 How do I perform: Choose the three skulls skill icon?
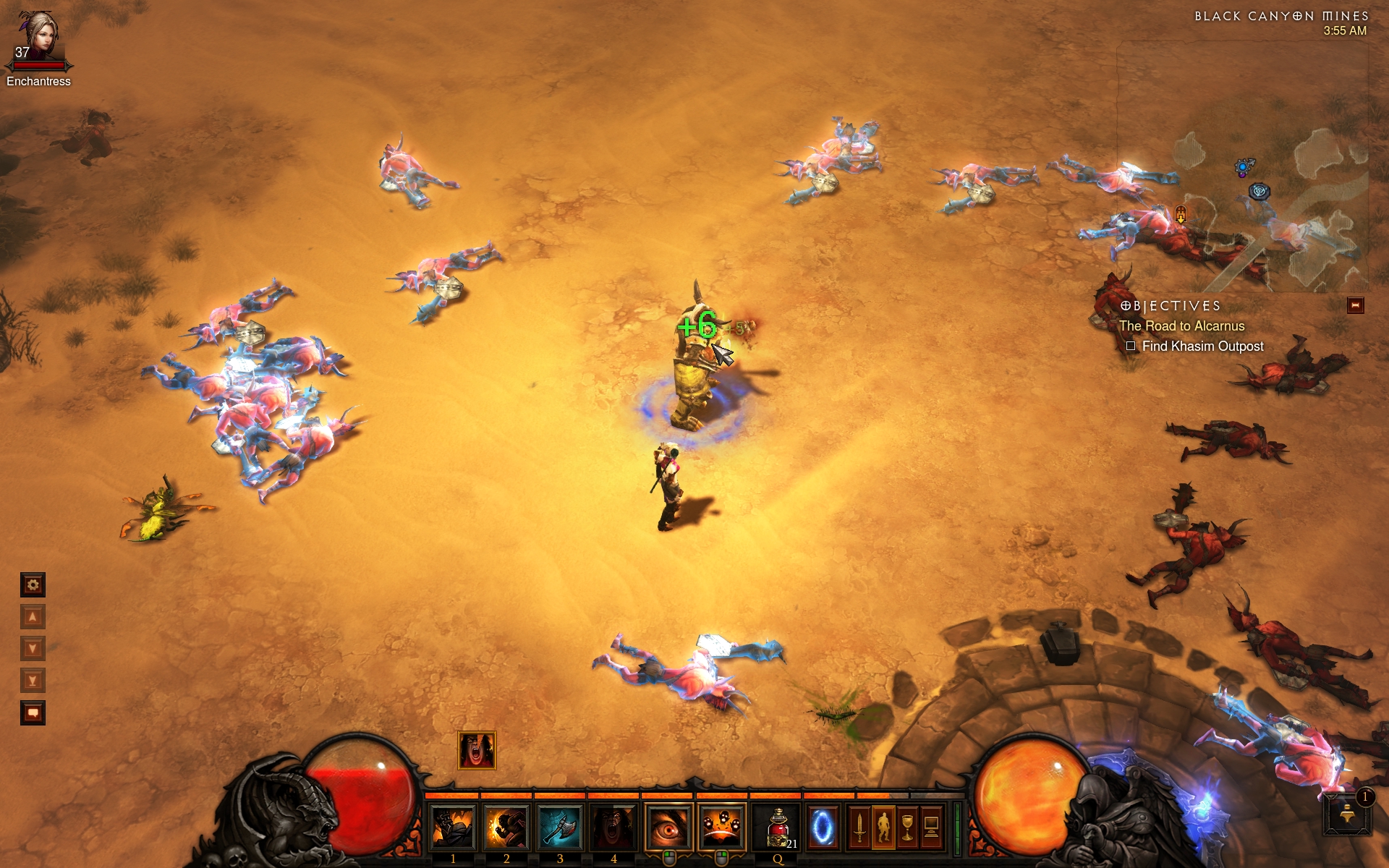[721, 827]
